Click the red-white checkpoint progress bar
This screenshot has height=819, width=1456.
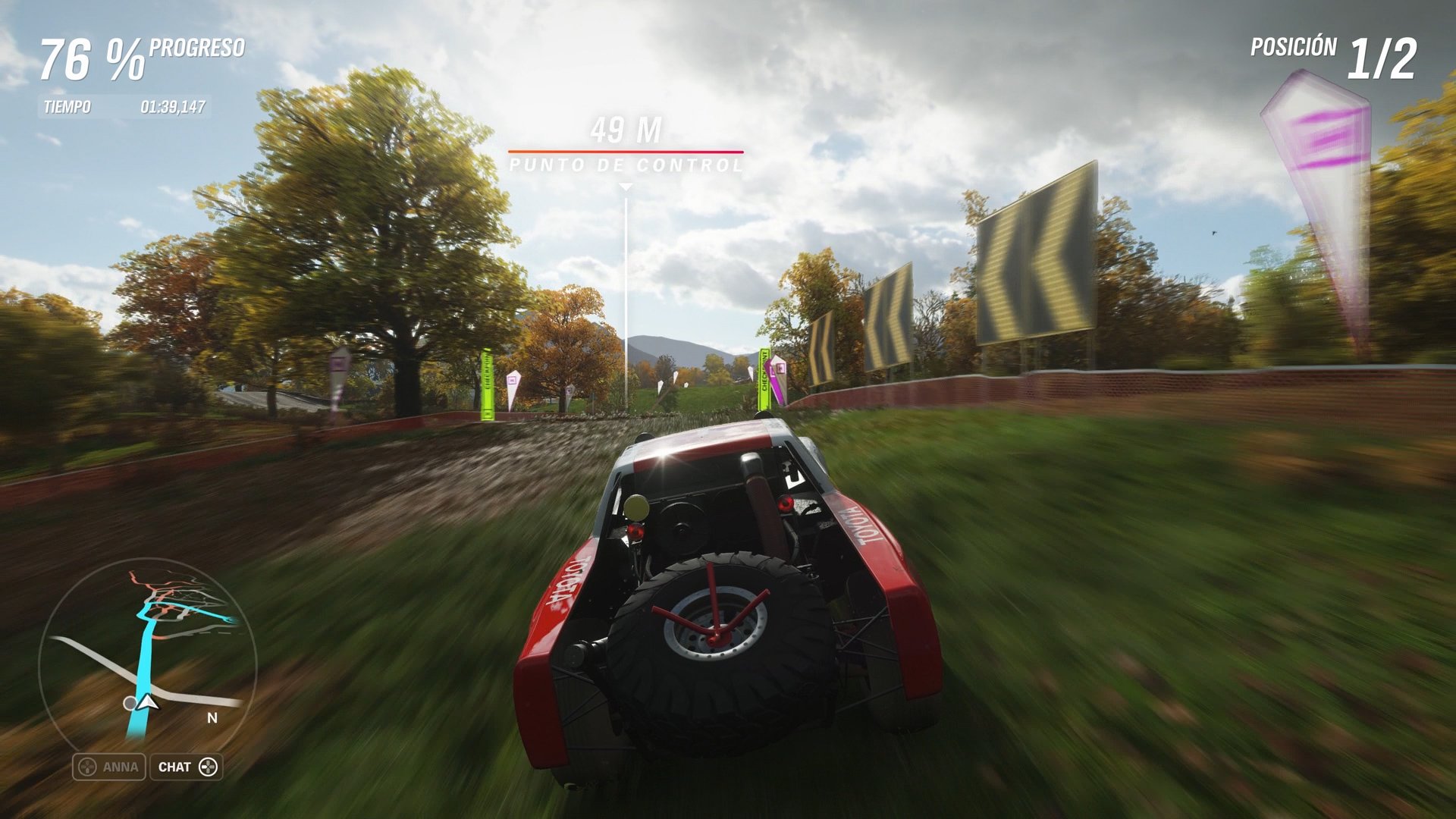625,151
